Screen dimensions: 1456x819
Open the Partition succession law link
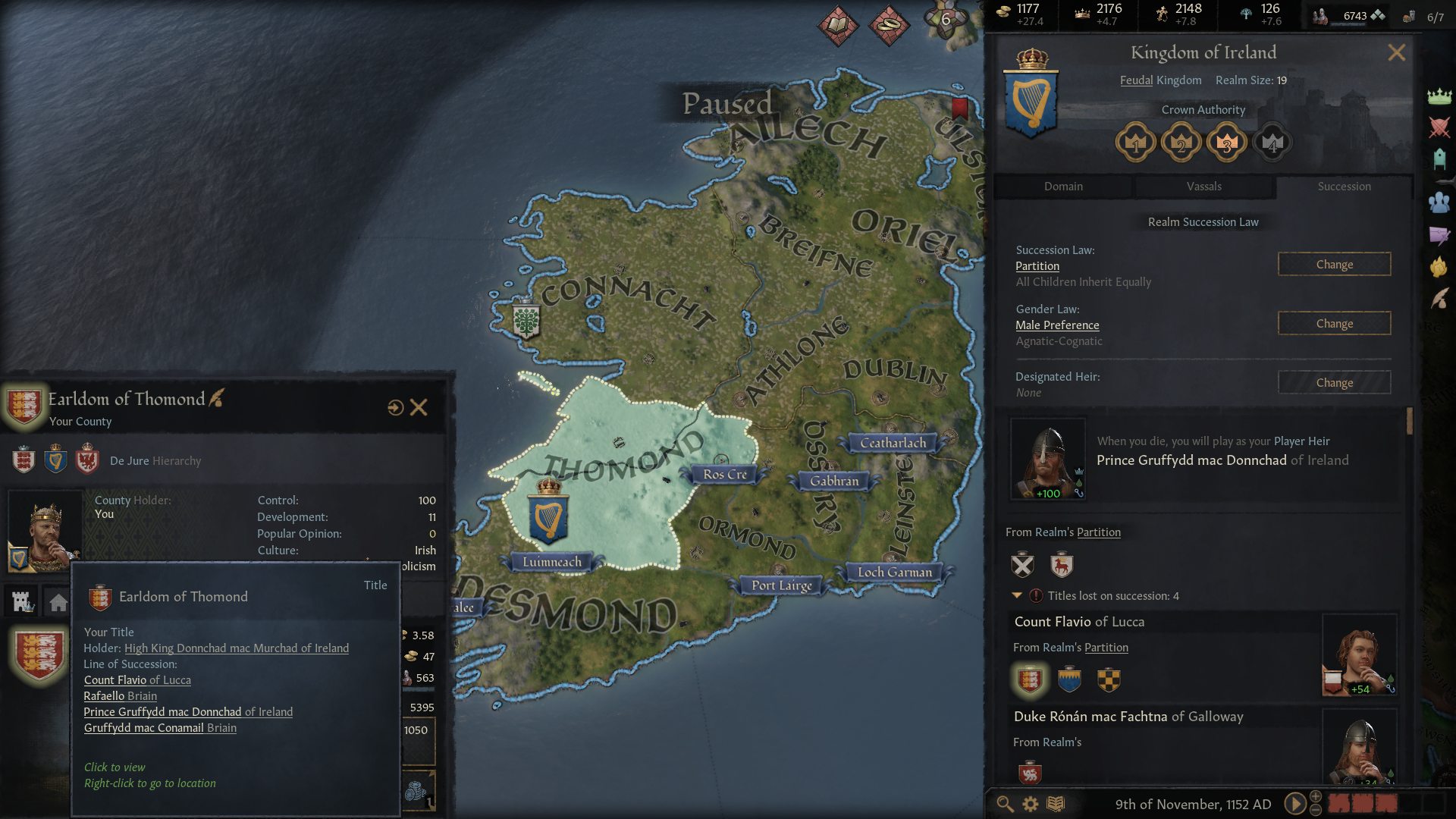pyautogui.click(x=1037, y=266)
